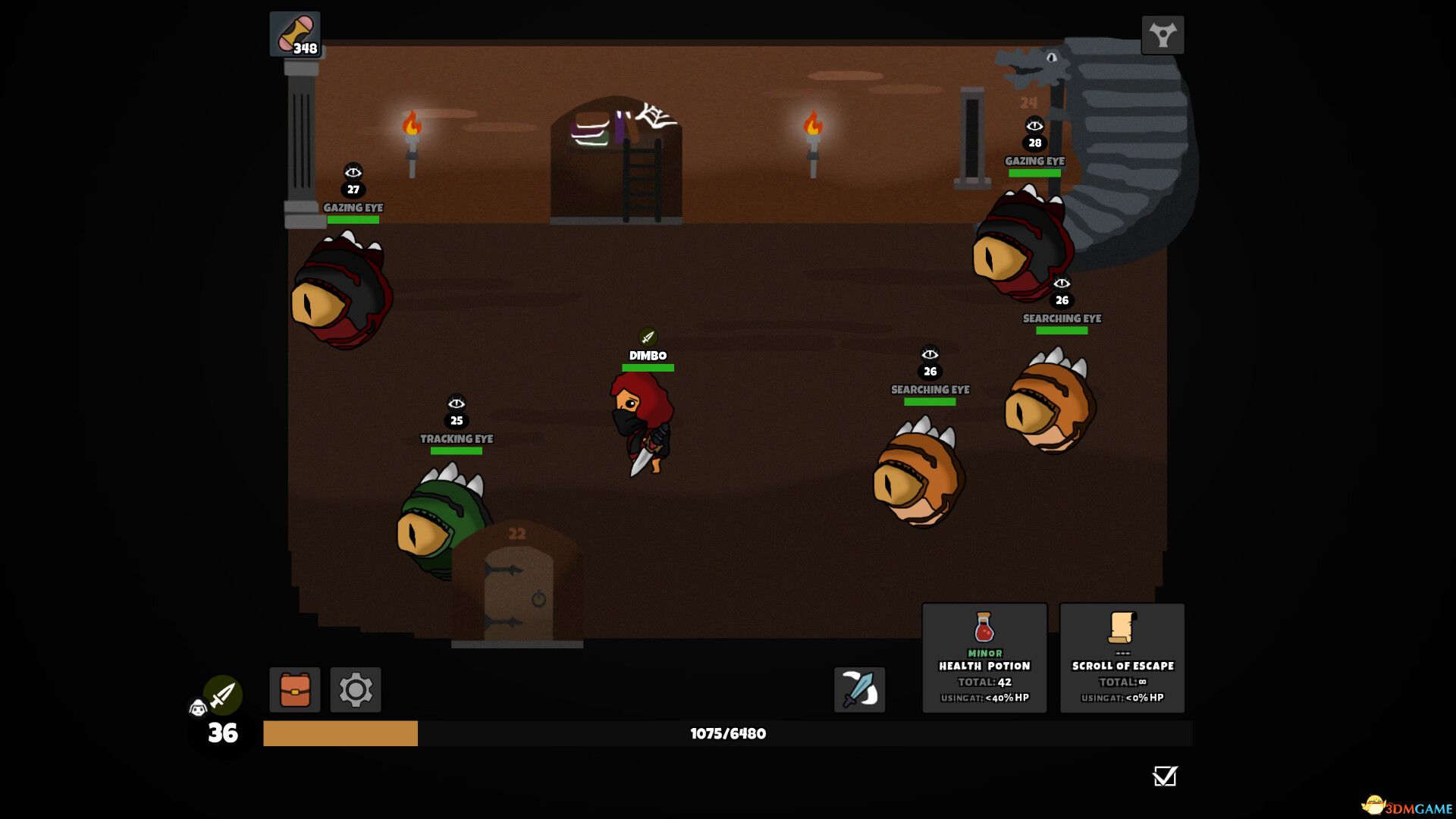
Task: Click the emblem button in the top-right corner
Action: coord(1163,35)
